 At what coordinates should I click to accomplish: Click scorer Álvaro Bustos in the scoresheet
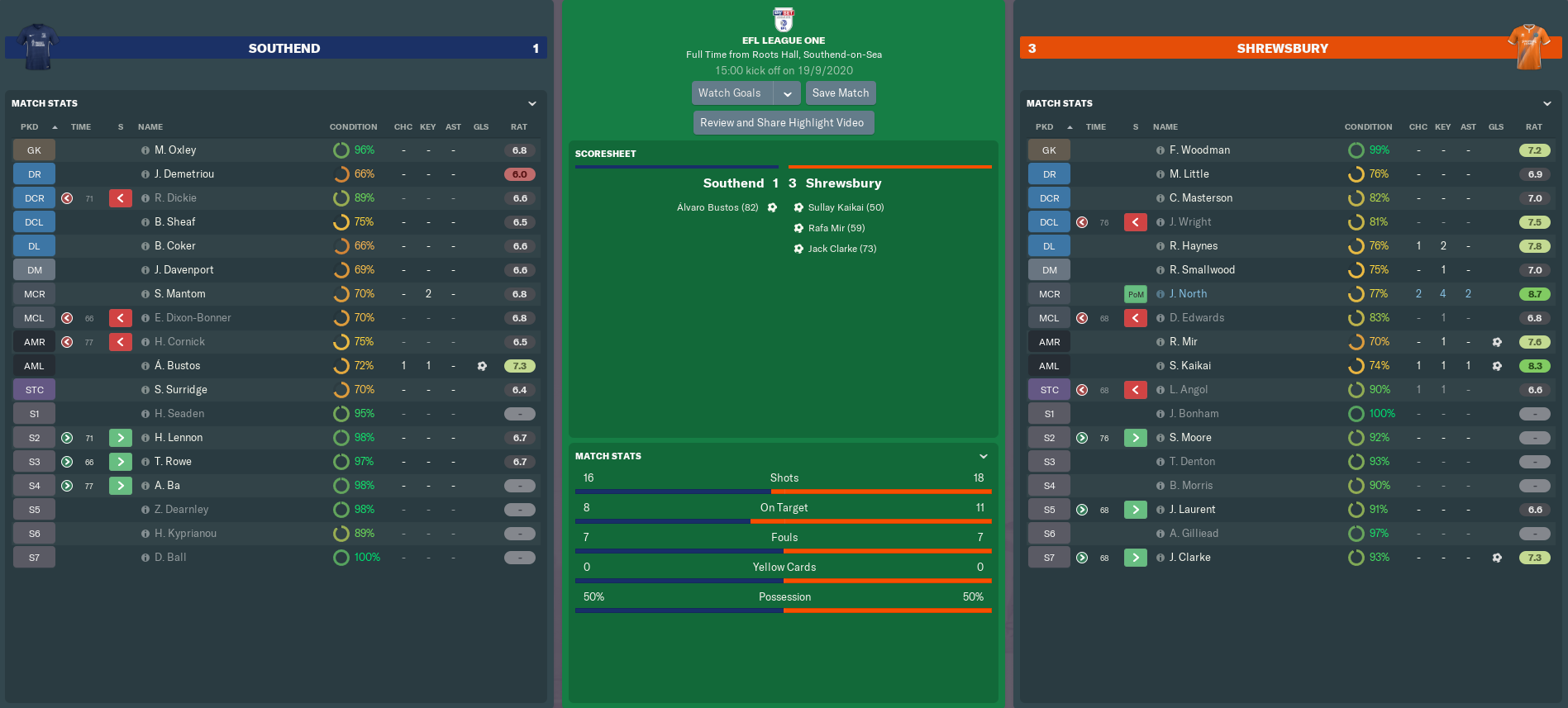coord(717,207)
